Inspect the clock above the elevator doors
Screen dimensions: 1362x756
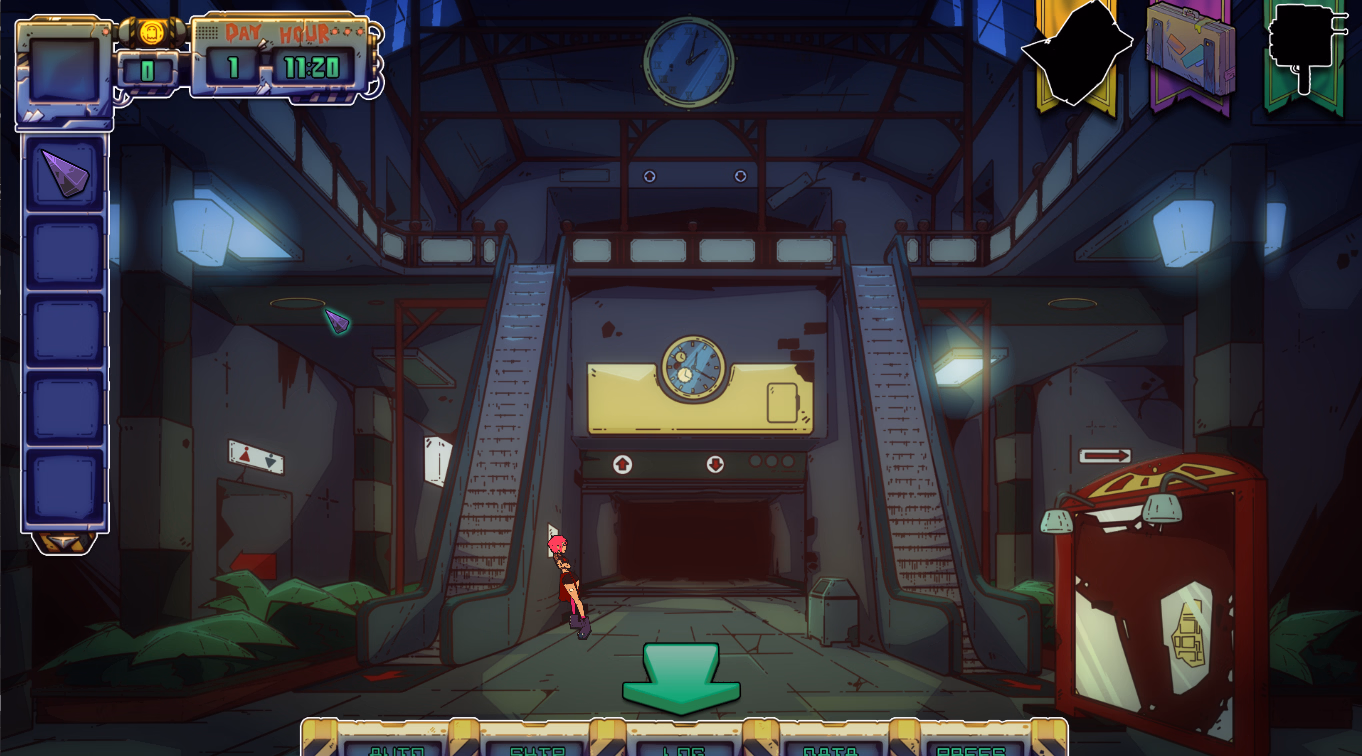691,368
